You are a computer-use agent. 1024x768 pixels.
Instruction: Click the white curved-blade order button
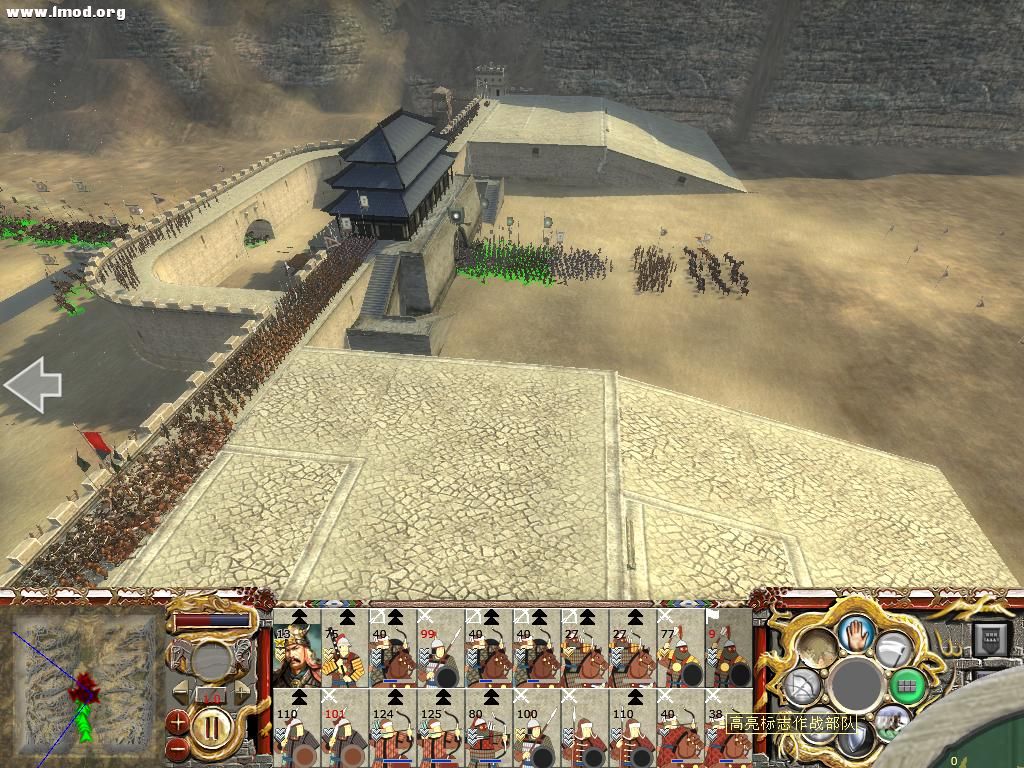pos(892,649)
